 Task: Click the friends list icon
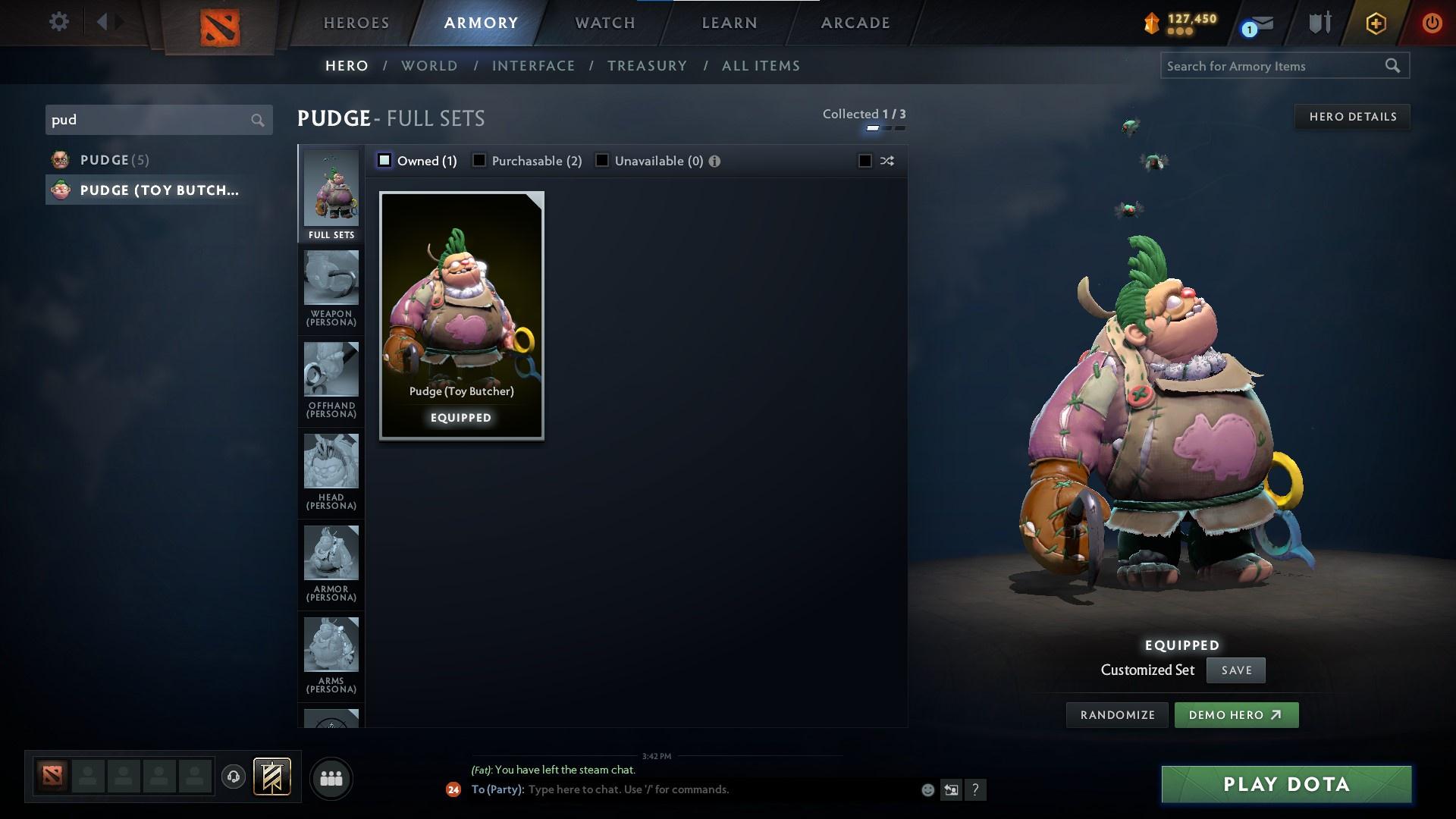(x=331, y=778)
